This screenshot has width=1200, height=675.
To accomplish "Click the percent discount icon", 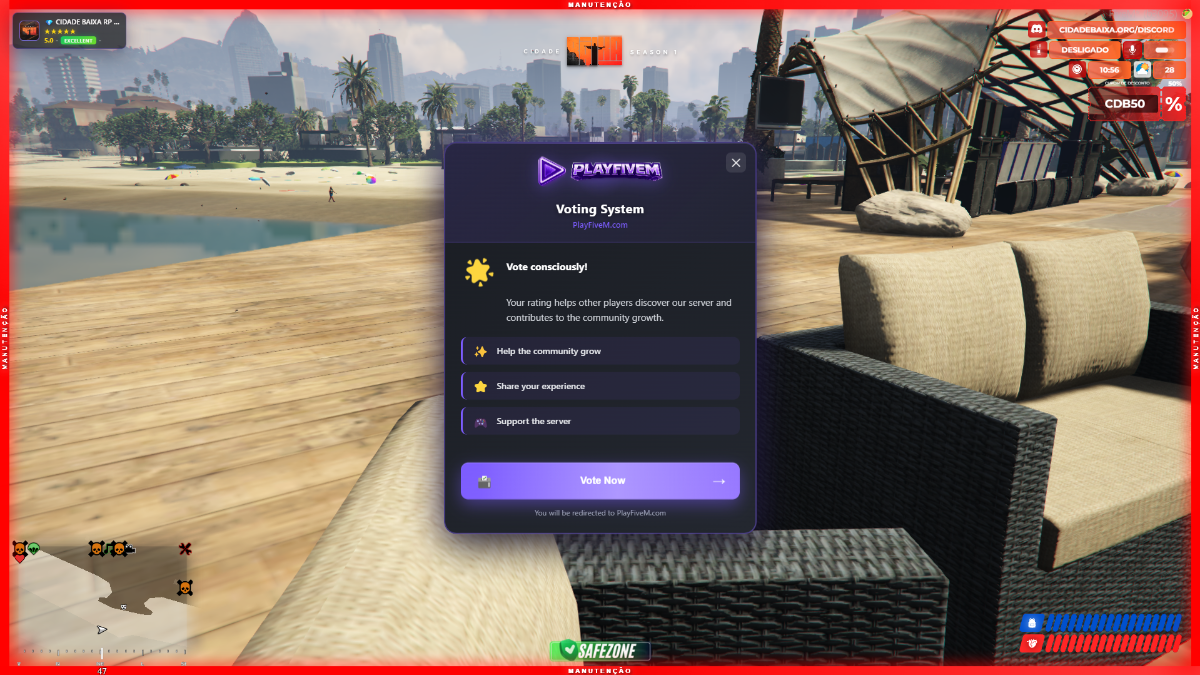I will click(x=1173, y=103).
